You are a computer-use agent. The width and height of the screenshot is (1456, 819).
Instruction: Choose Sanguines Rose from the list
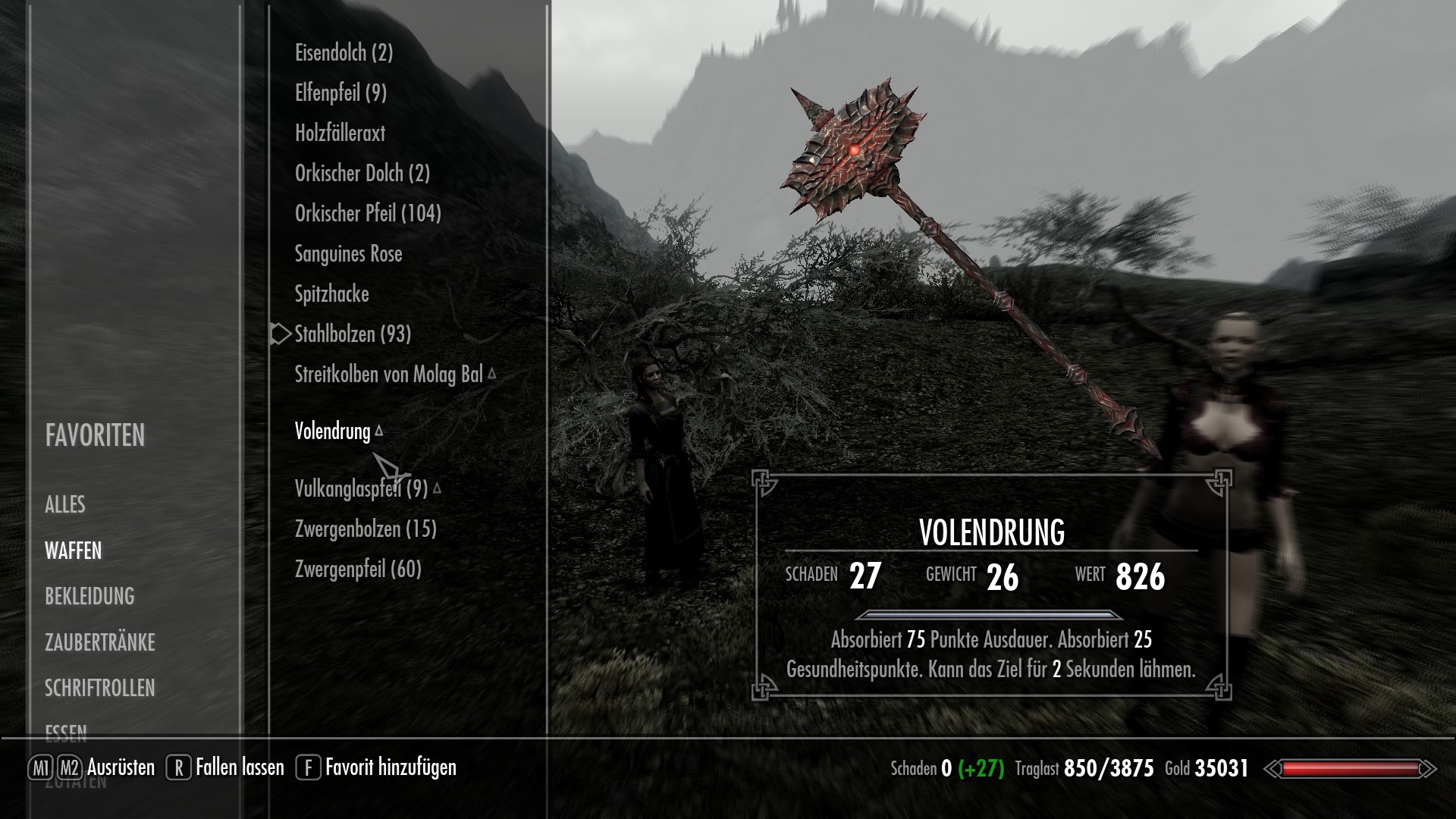(x=348, y=253)
